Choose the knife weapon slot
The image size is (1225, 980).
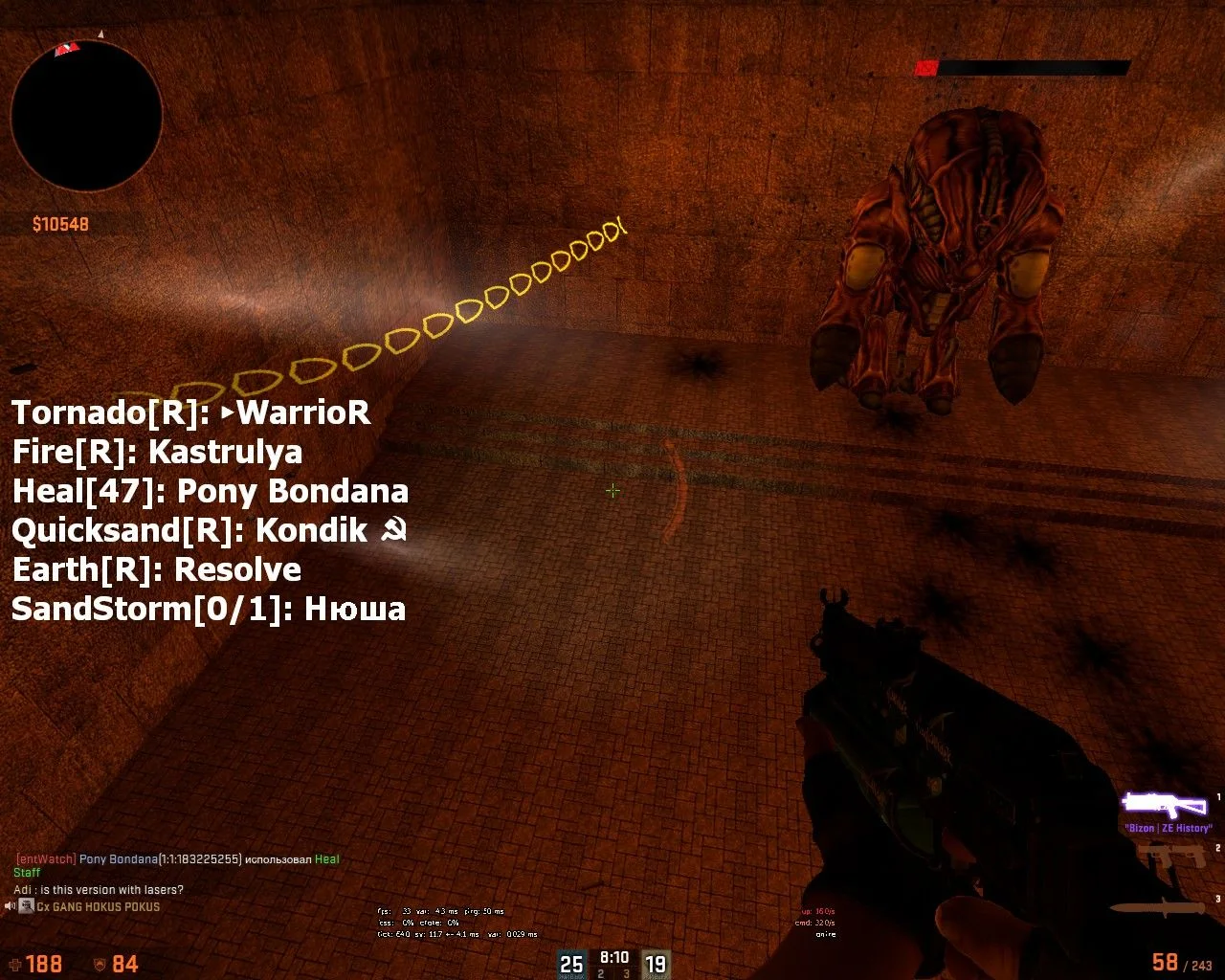pyautogui.click(x=1158, y=908)
